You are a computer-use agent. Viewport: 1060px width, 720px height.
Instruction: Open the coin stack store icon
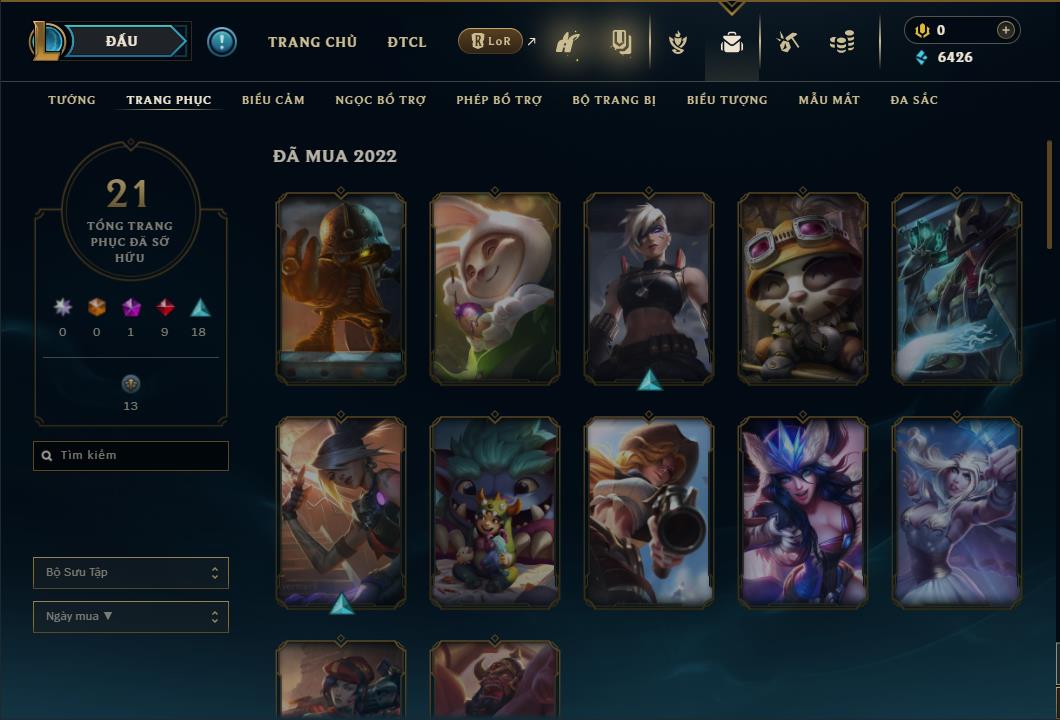point(842,42)
